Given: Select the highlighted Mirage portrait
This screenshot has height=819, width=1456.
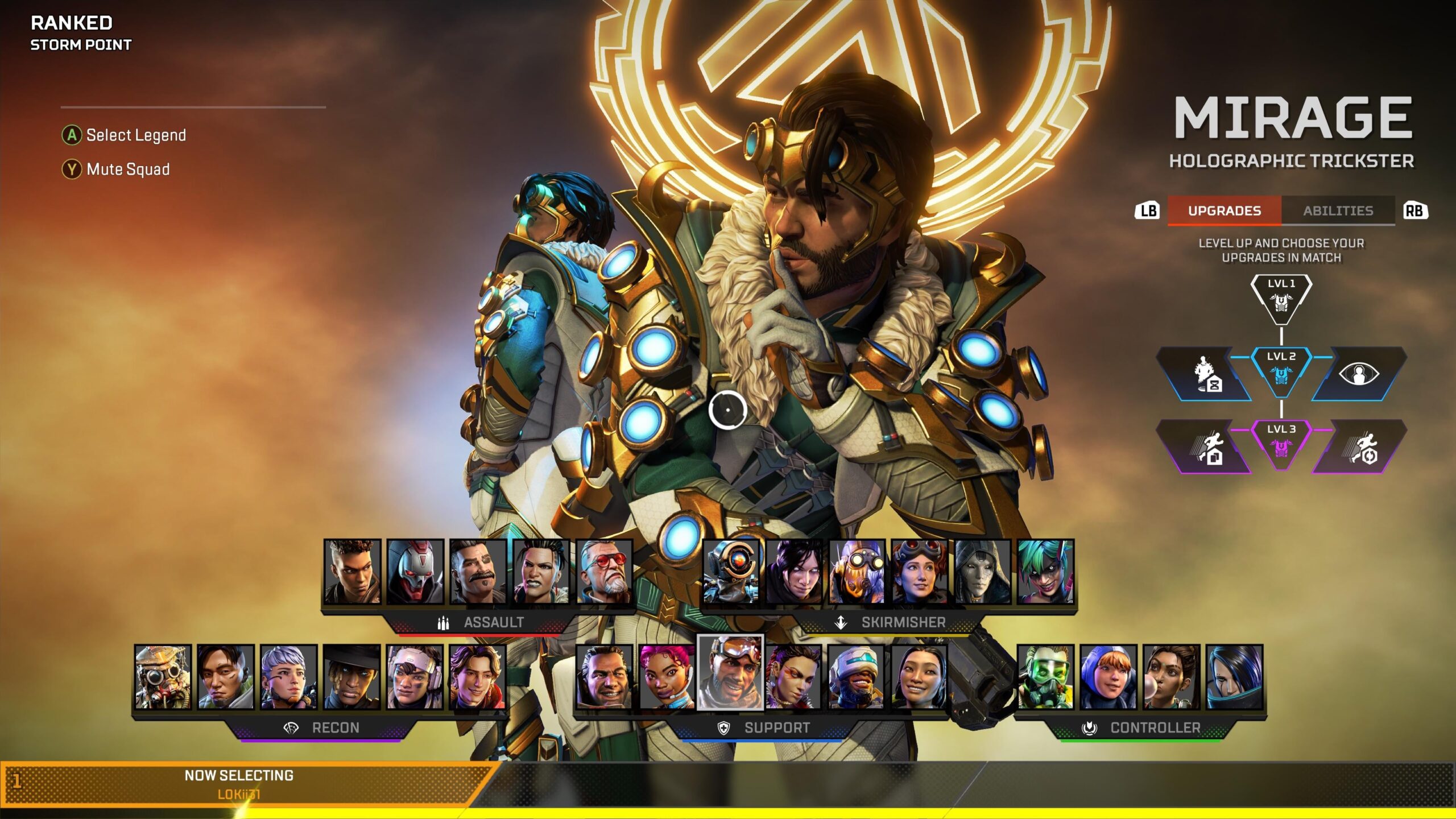Looking at the screenshot, I should coord(730,673).
